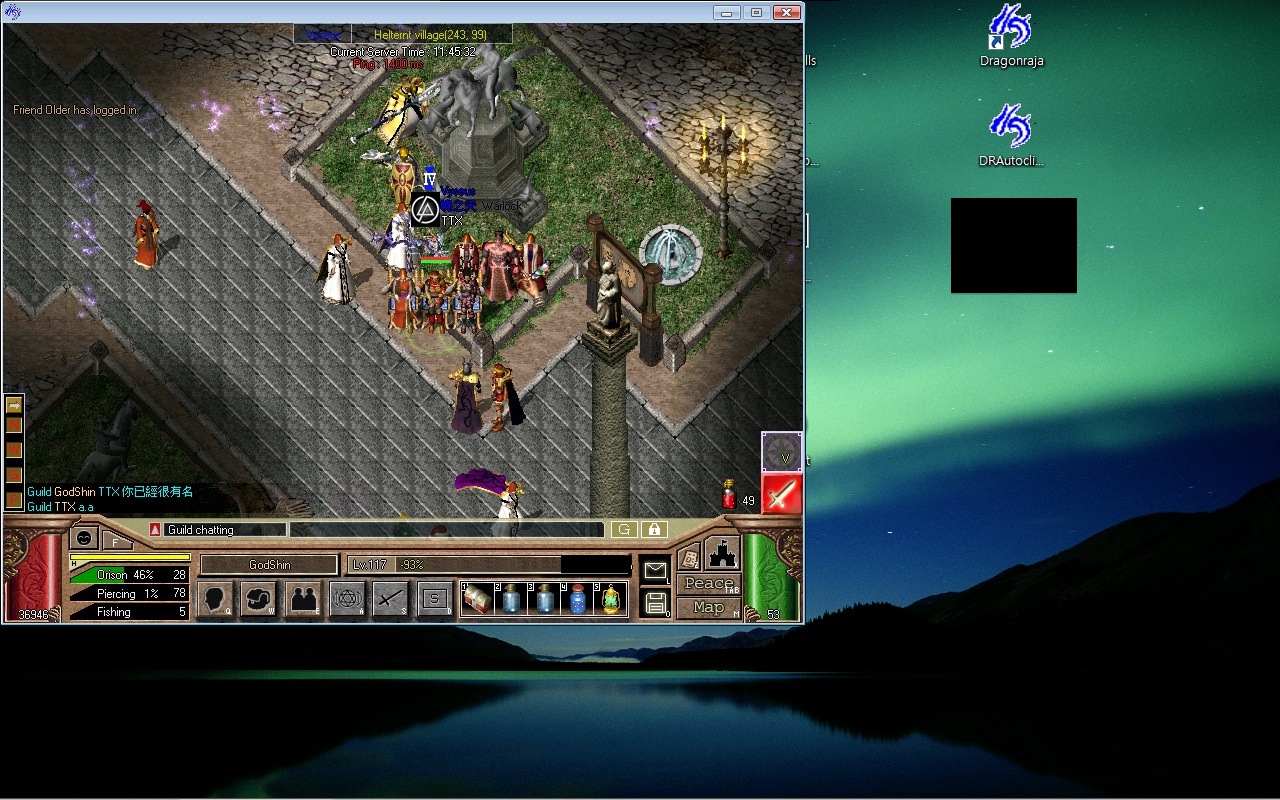Open the mail envelope icon
Viewport: 1280px width, 800px height.
655,570
